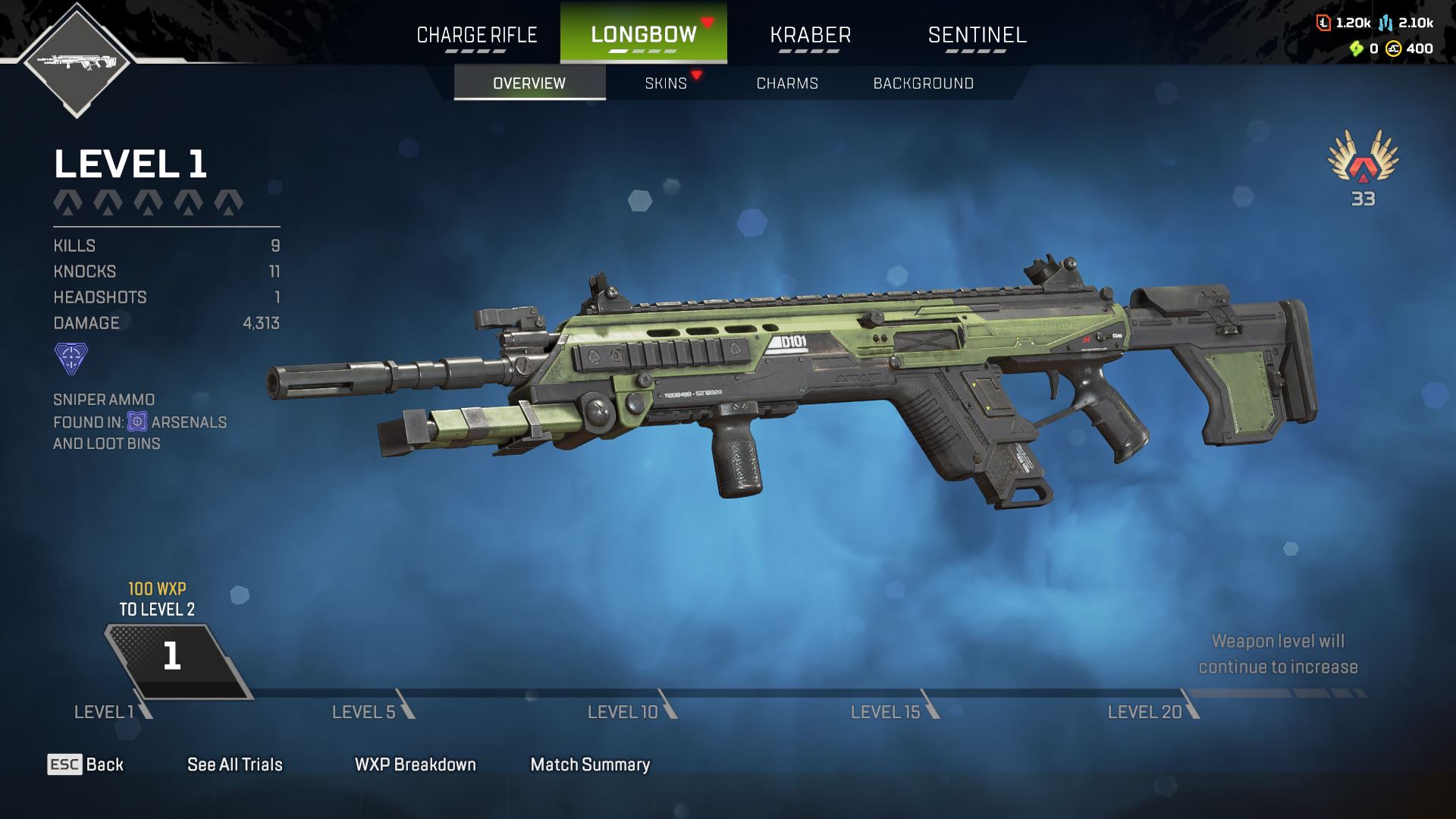View the WXP Breakdown
This screenshot has width=1456, height=819.
[415, 764]
